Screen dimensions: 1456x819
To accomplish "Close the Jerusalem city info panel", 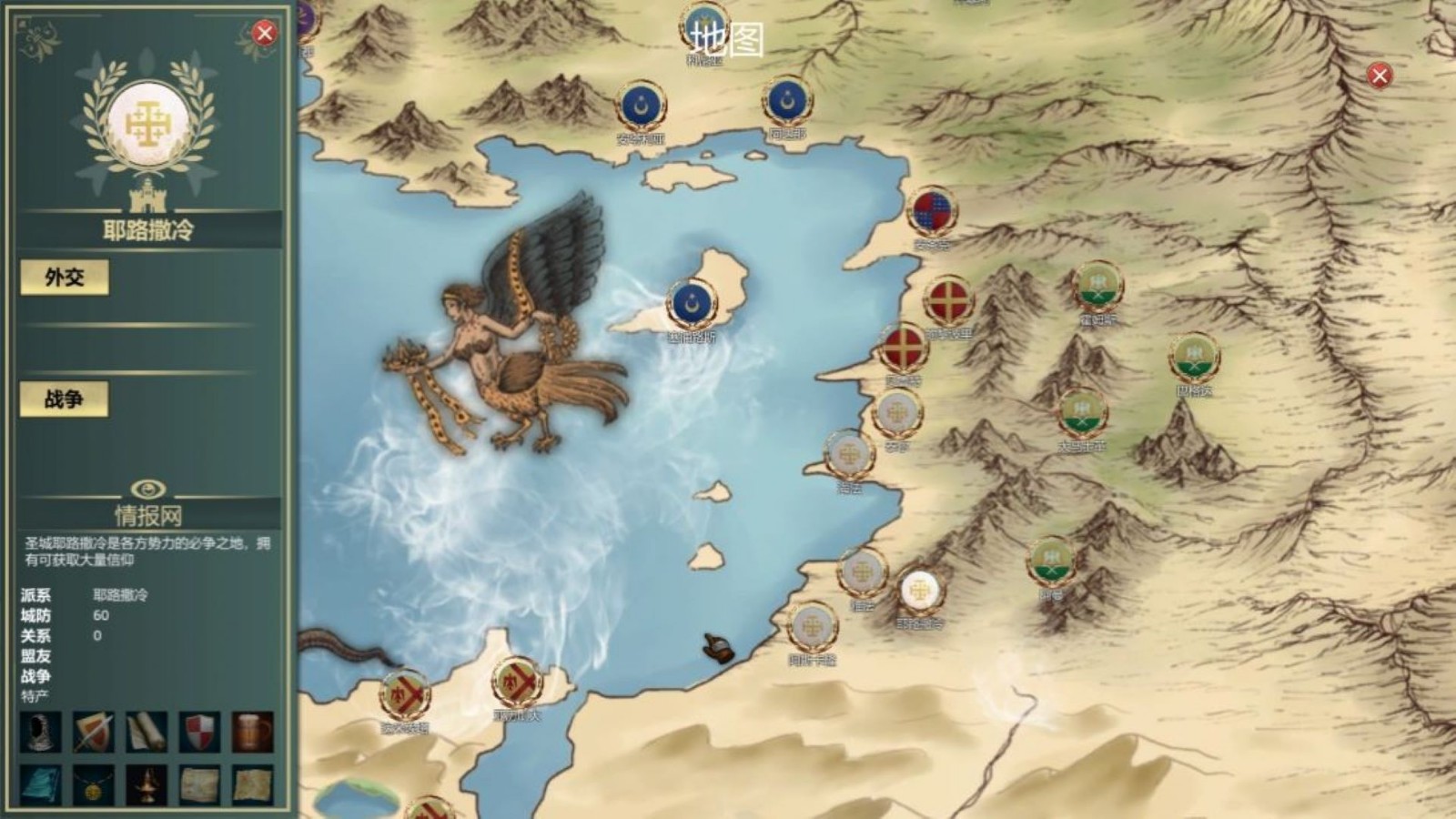I will 264,34.
